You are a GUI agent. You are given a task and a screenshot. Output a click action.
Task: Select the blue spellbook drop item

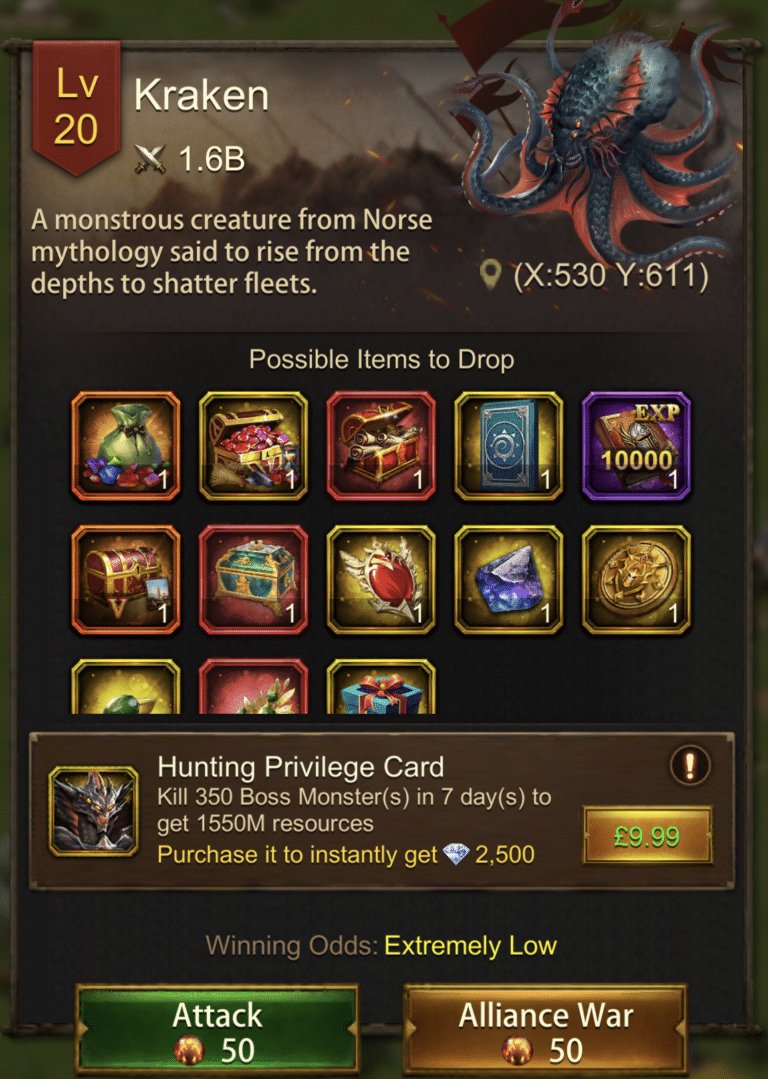(x=509, y=445)
